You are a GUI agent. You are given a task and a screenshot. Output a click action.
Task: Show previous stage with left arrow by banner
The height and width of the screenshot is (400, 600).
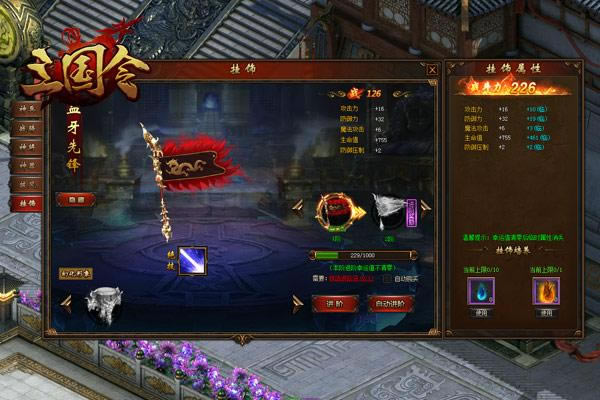297,206
